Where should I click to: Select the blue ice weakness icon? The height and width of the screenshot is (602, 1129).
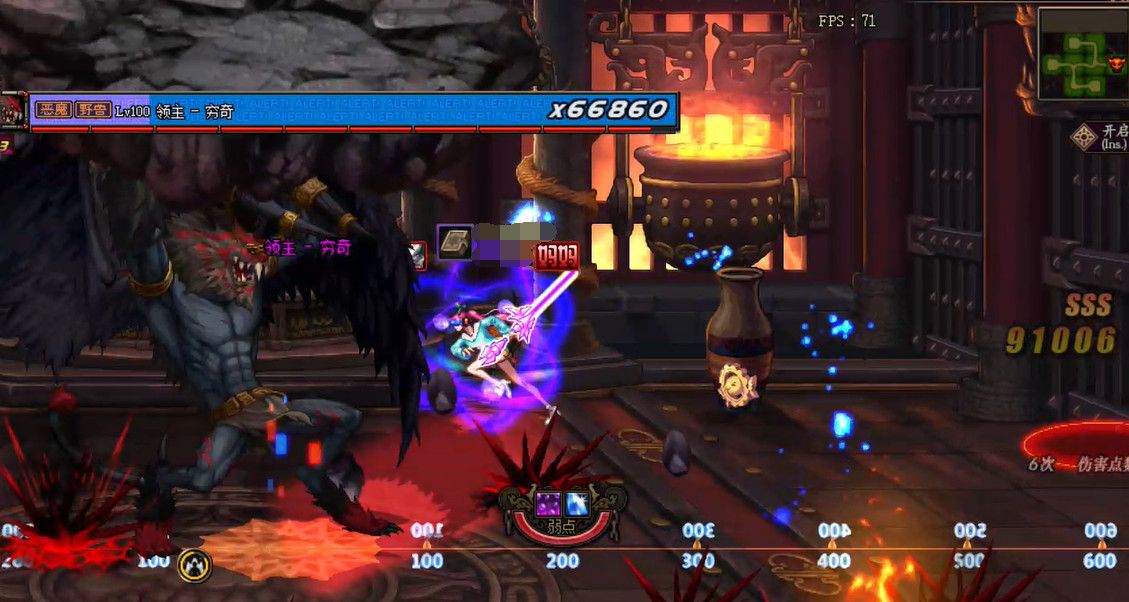pyautogui.click(x=577, y=504)
